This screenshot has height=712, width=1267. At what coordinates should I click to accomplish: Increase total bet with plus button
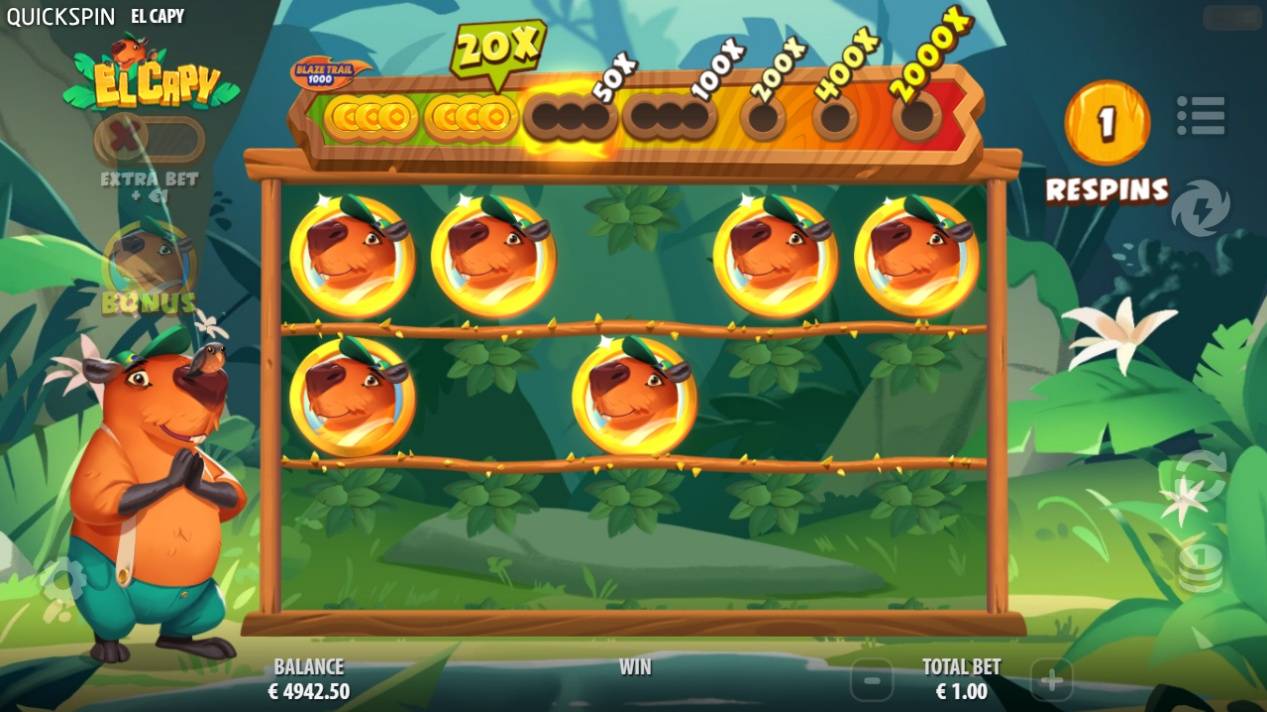pyautogui.click(x=1051, y=681)
